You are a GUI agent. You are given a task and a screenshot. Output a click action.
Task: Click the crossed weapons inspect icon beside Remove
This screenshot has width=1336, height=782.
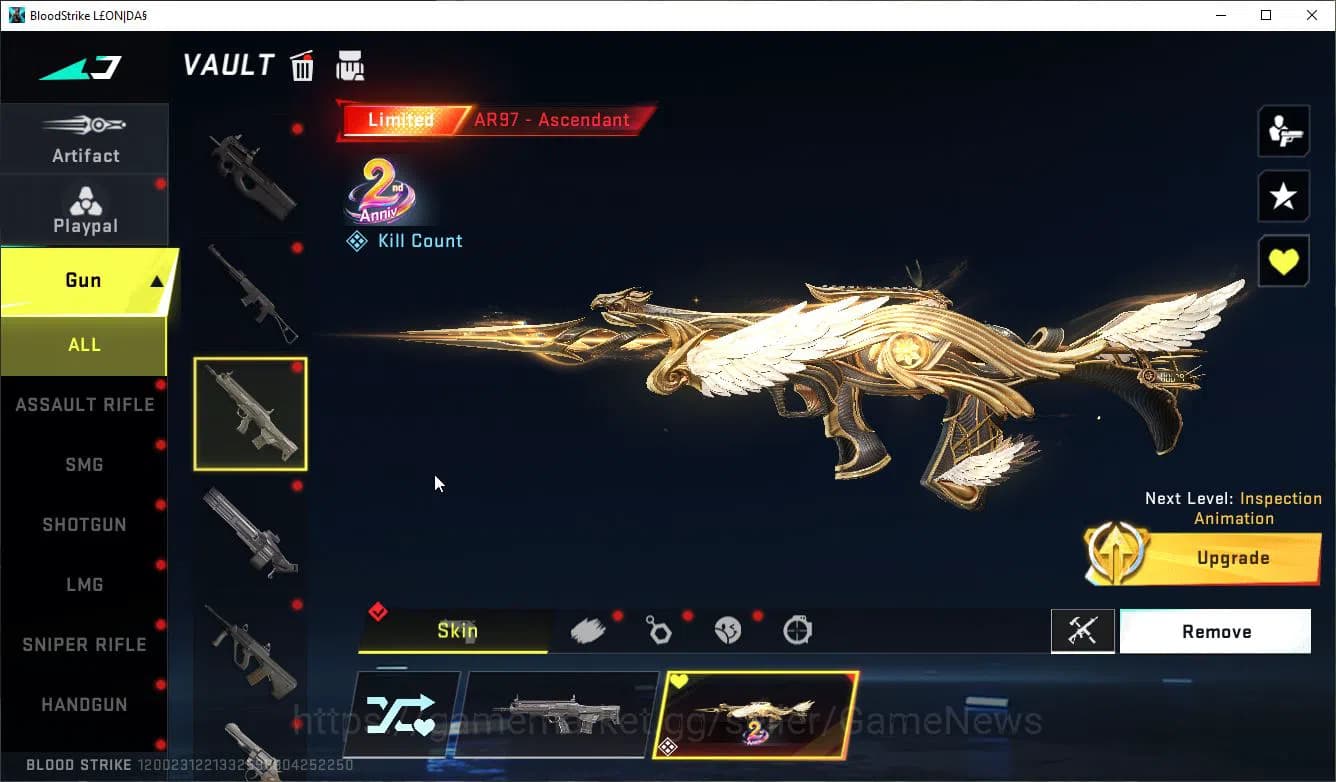click(1083, 631)
